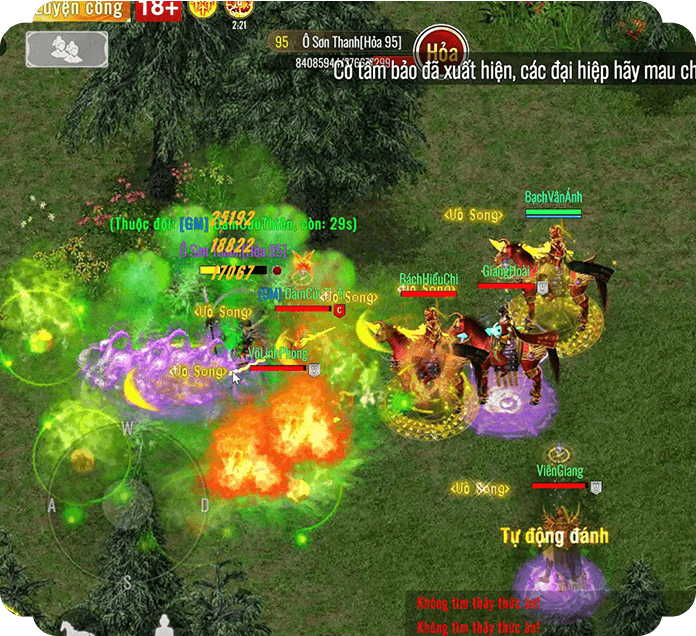Tap the grey team members button
Image resolution: width=696 pixels, height=636 pixels.
coord(67,49)
